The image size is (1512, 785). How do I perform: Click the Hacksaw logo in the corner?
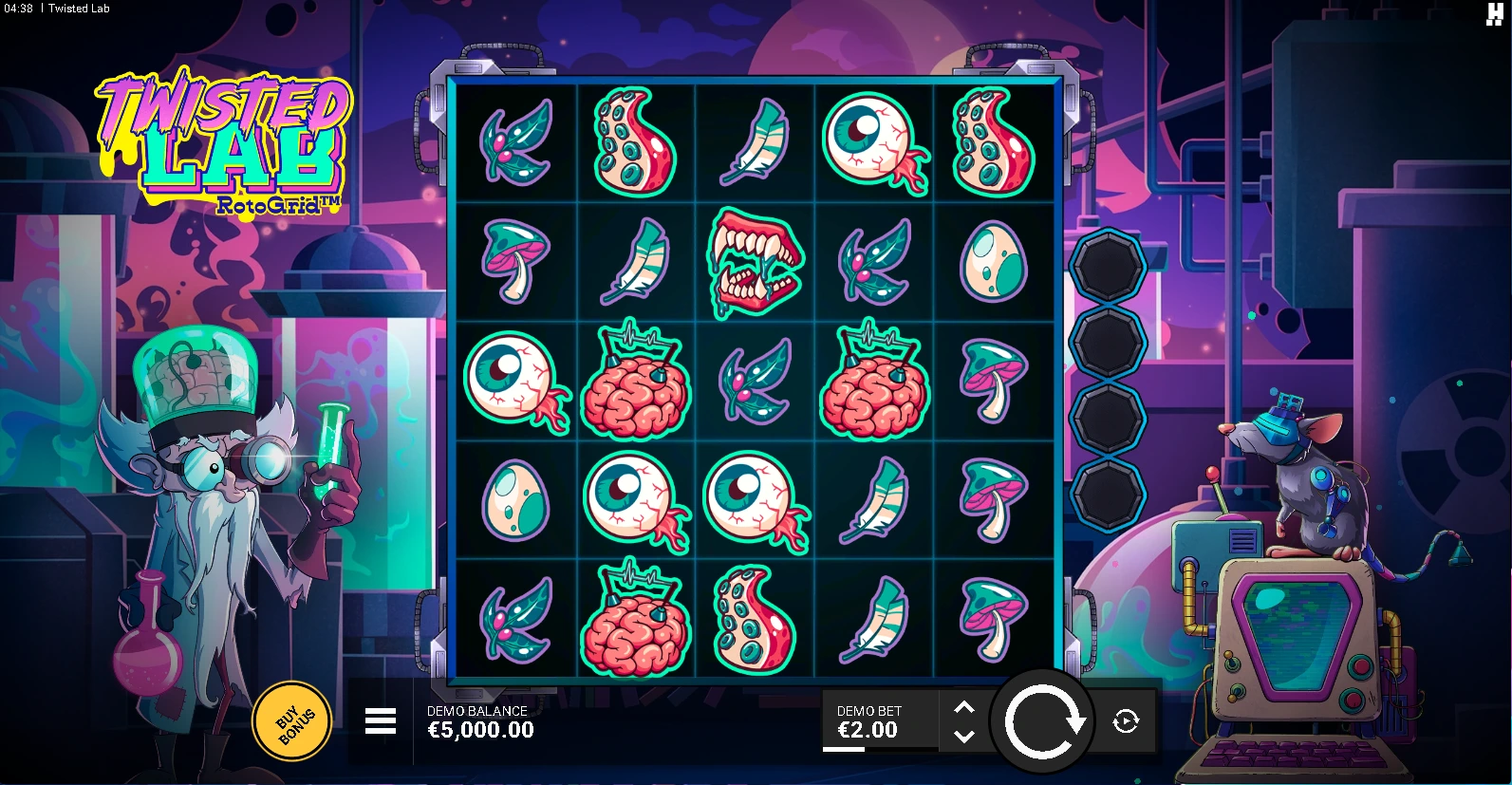[x=1494, y=12]
